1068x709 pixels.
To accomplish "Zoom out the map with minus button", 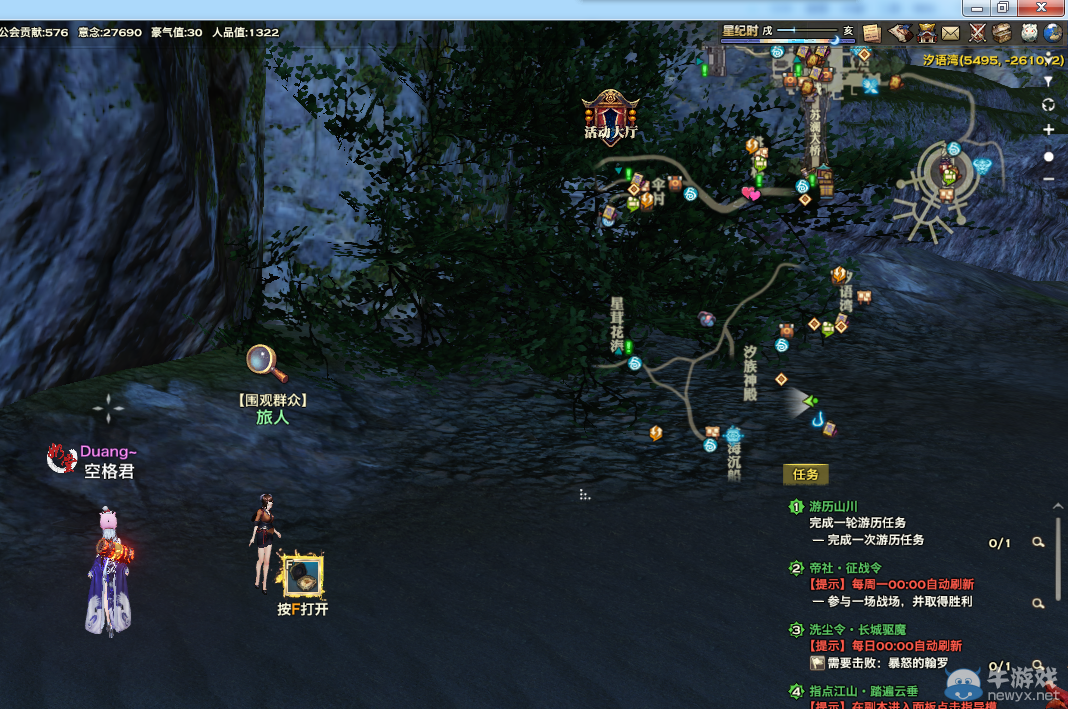I will 1048,179.
